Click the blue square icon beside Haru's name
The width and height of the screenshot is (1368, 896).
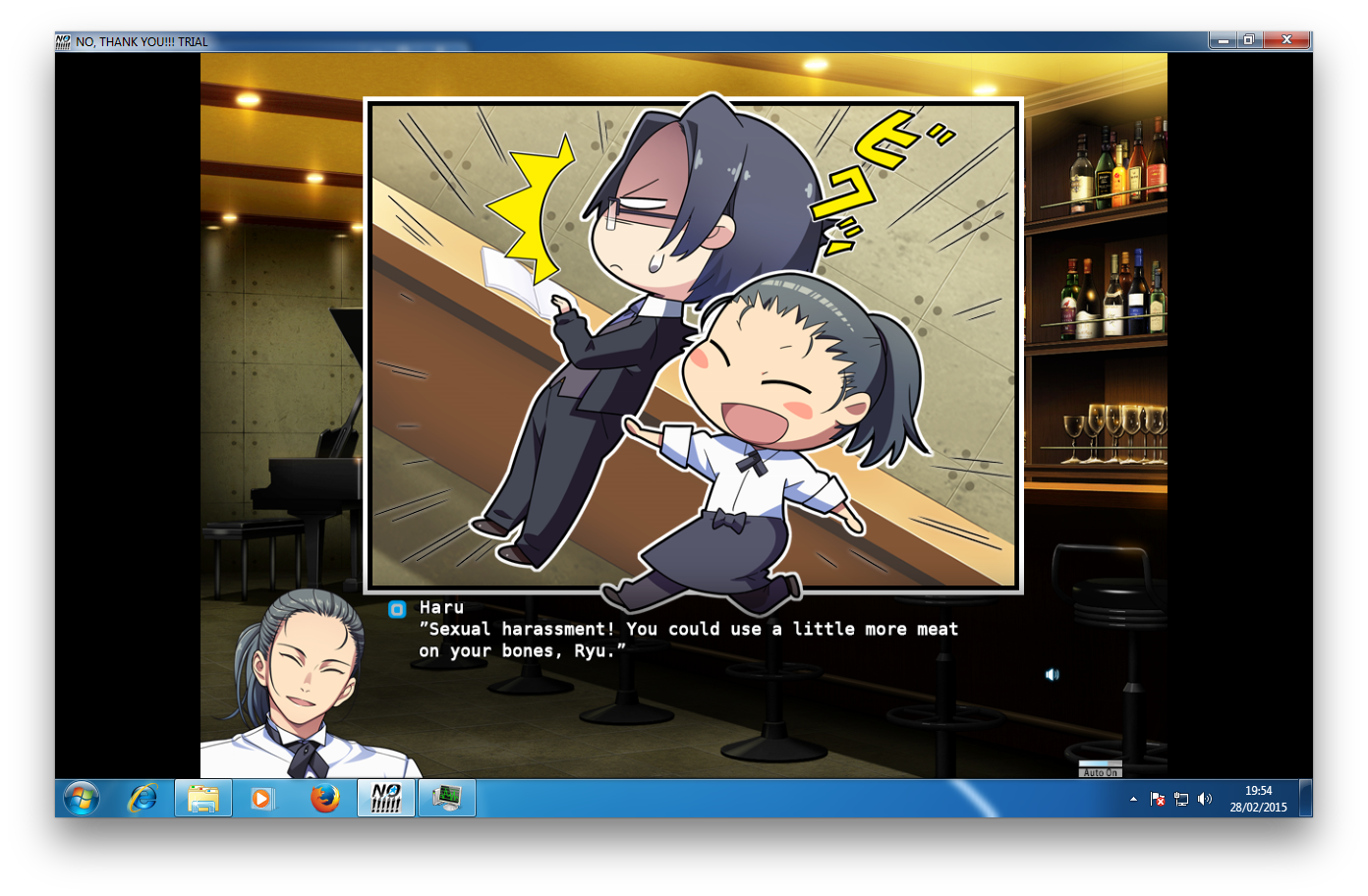pos(397,609)
